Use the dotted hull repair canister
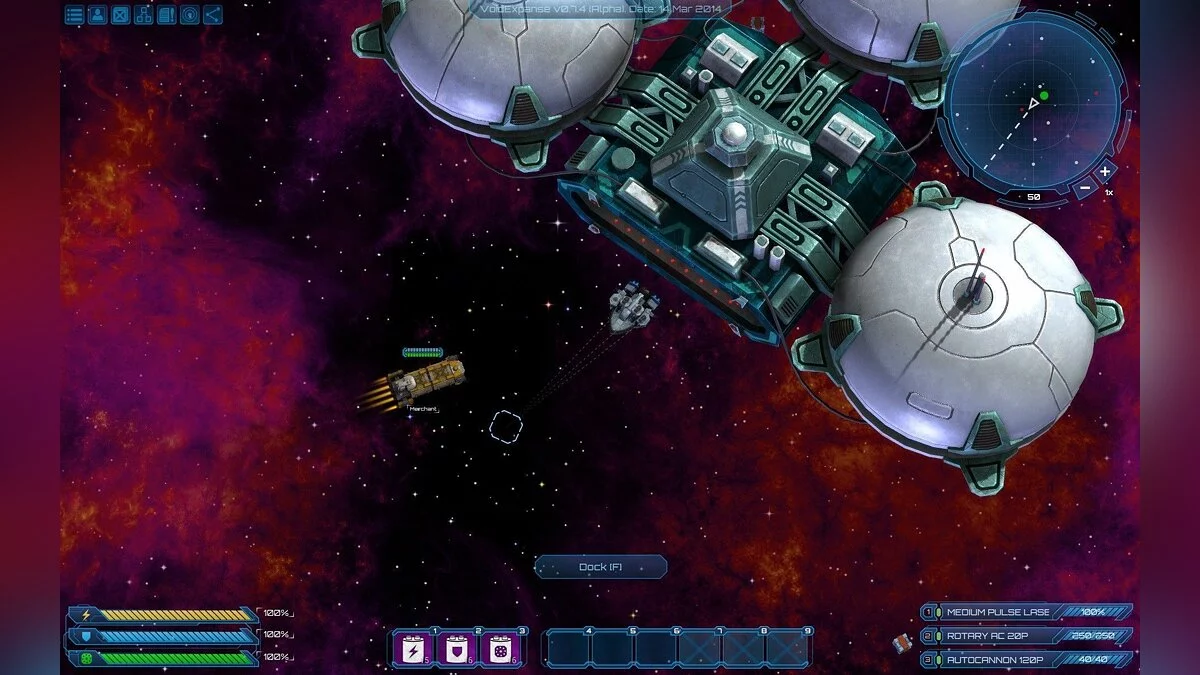The width and height of the screenshot is (1200, 675). [x=500, y=650]
